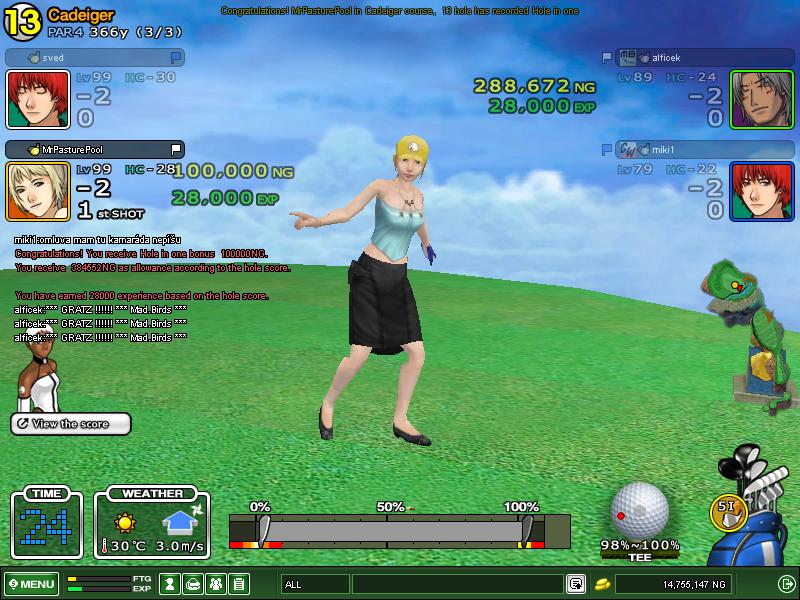Open the single-person profile icon

tap(171, 584)
